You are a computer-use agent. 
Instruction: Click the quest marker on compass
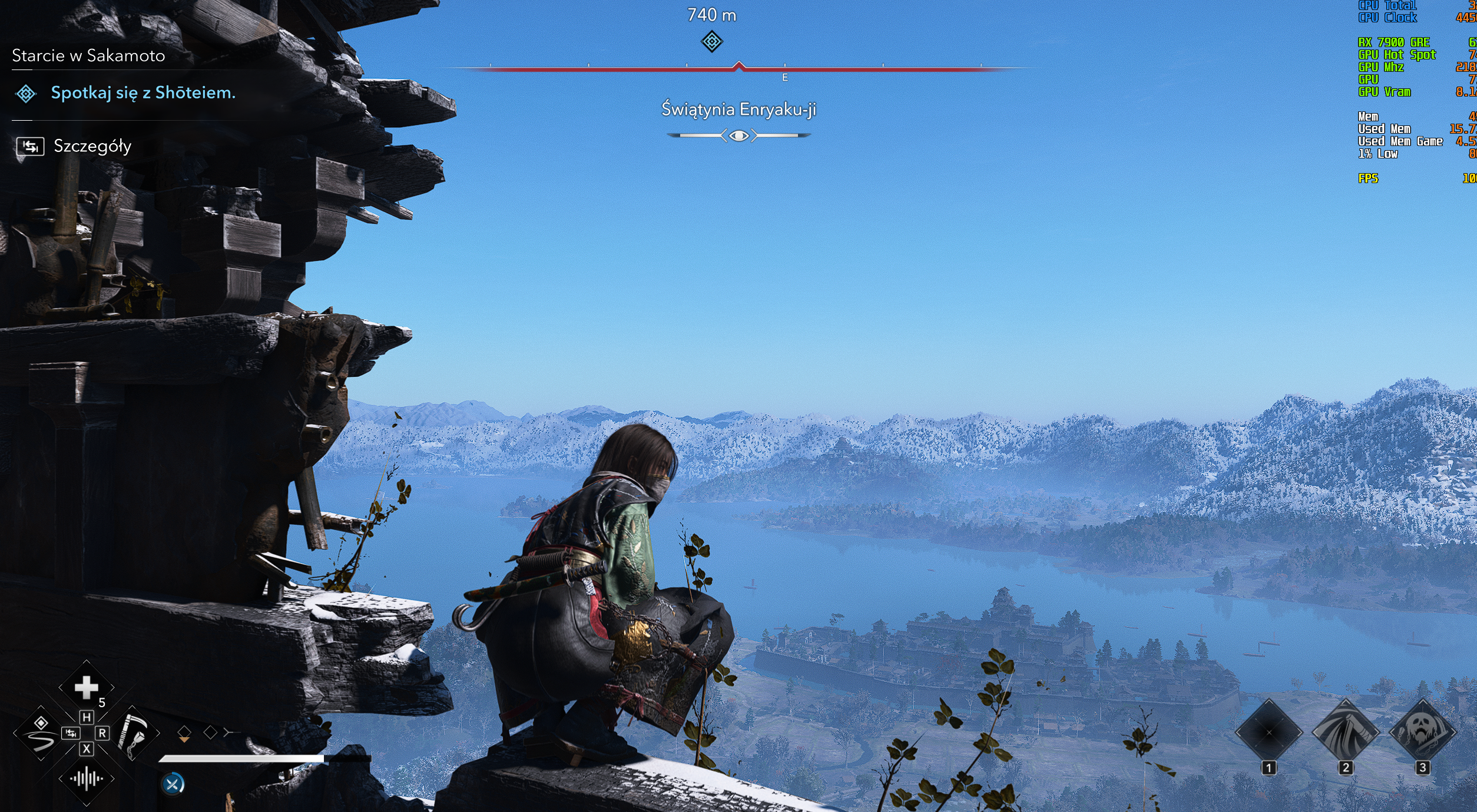(x=711, y=42)
